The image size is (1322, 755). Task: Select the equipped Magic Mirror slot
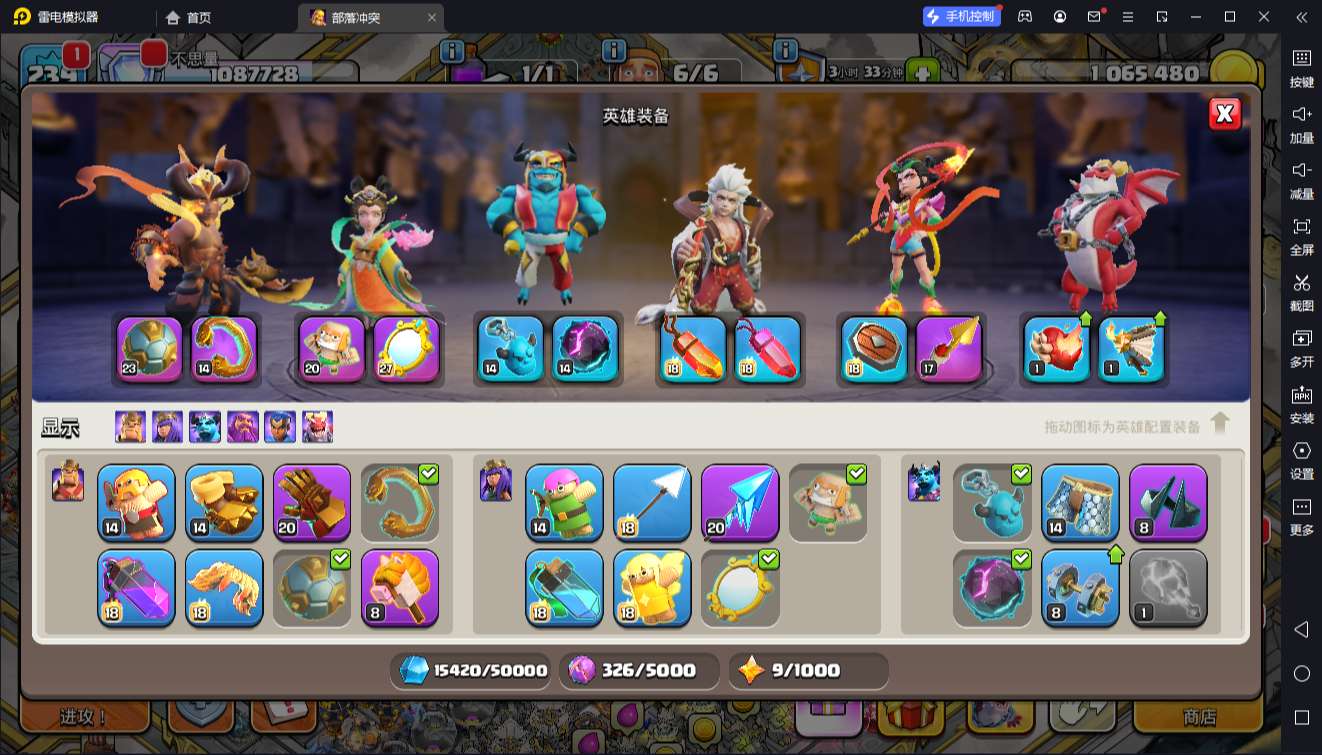(x=407, y=349)
